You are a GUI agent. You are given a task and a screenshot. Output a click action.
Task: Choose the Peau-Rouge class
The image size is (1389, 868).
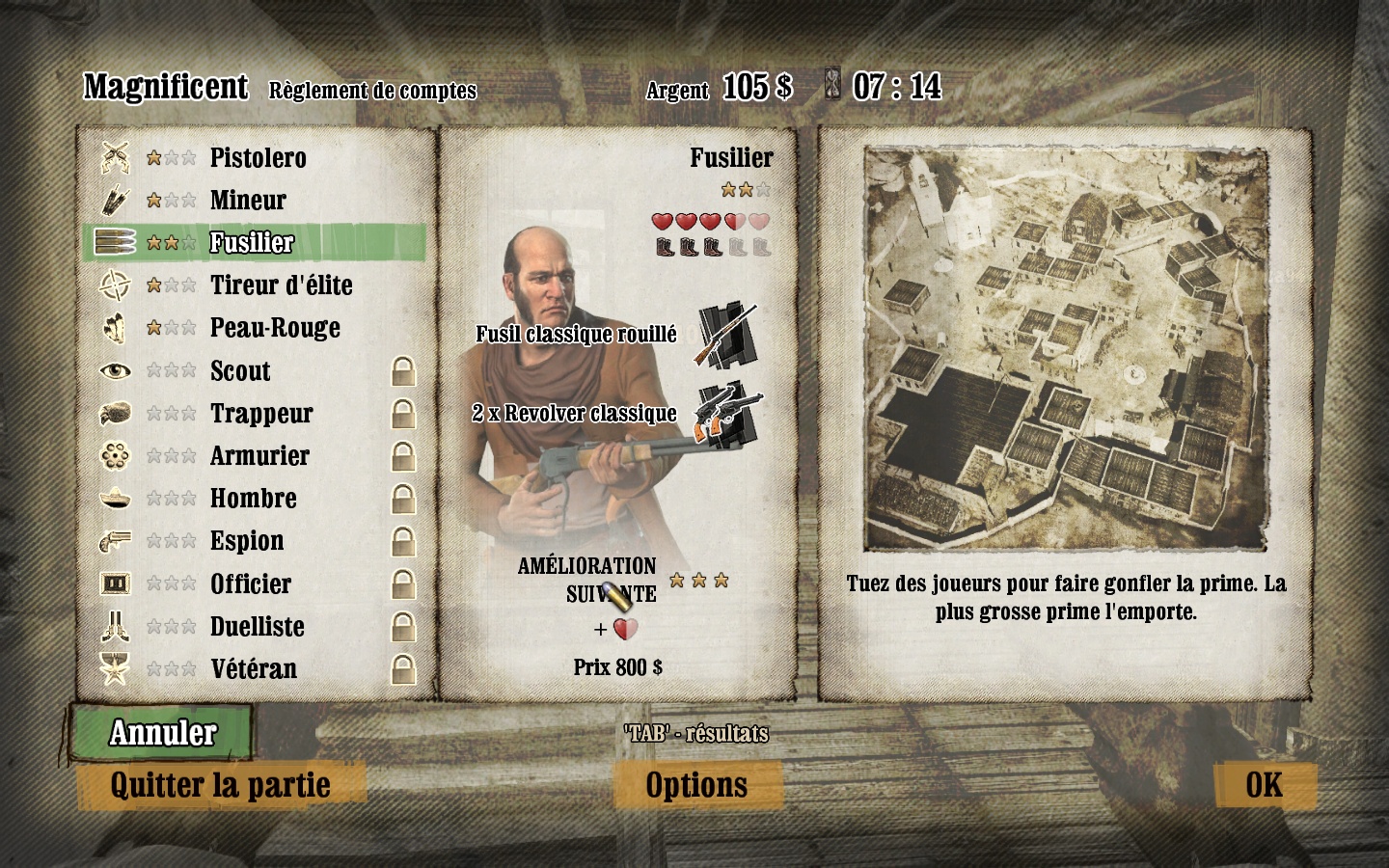point(275,328)
